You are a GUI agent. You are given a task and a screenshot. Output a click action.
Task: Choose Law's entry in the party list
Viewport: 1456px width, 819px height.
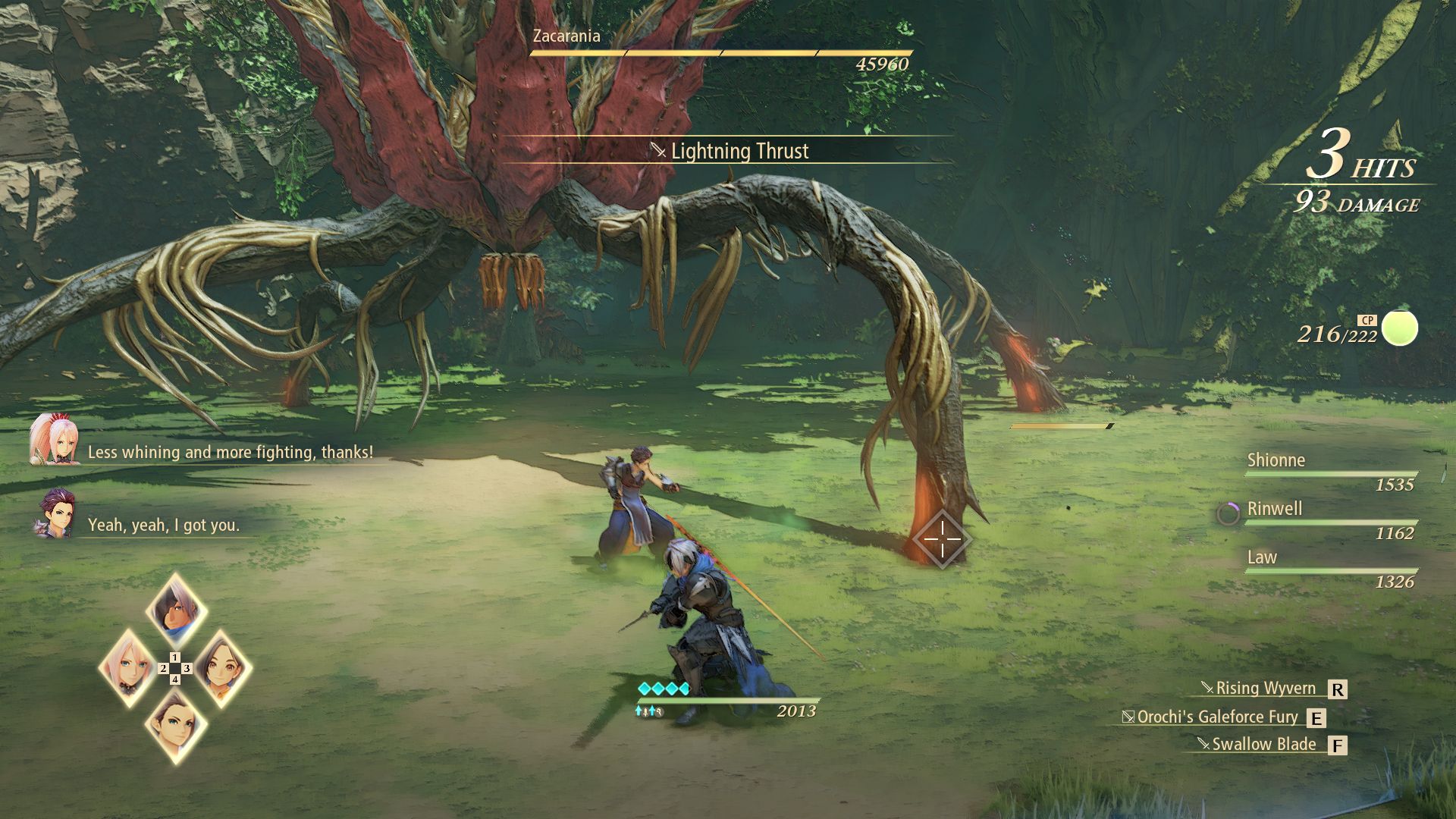click(x=1263, y=557)
